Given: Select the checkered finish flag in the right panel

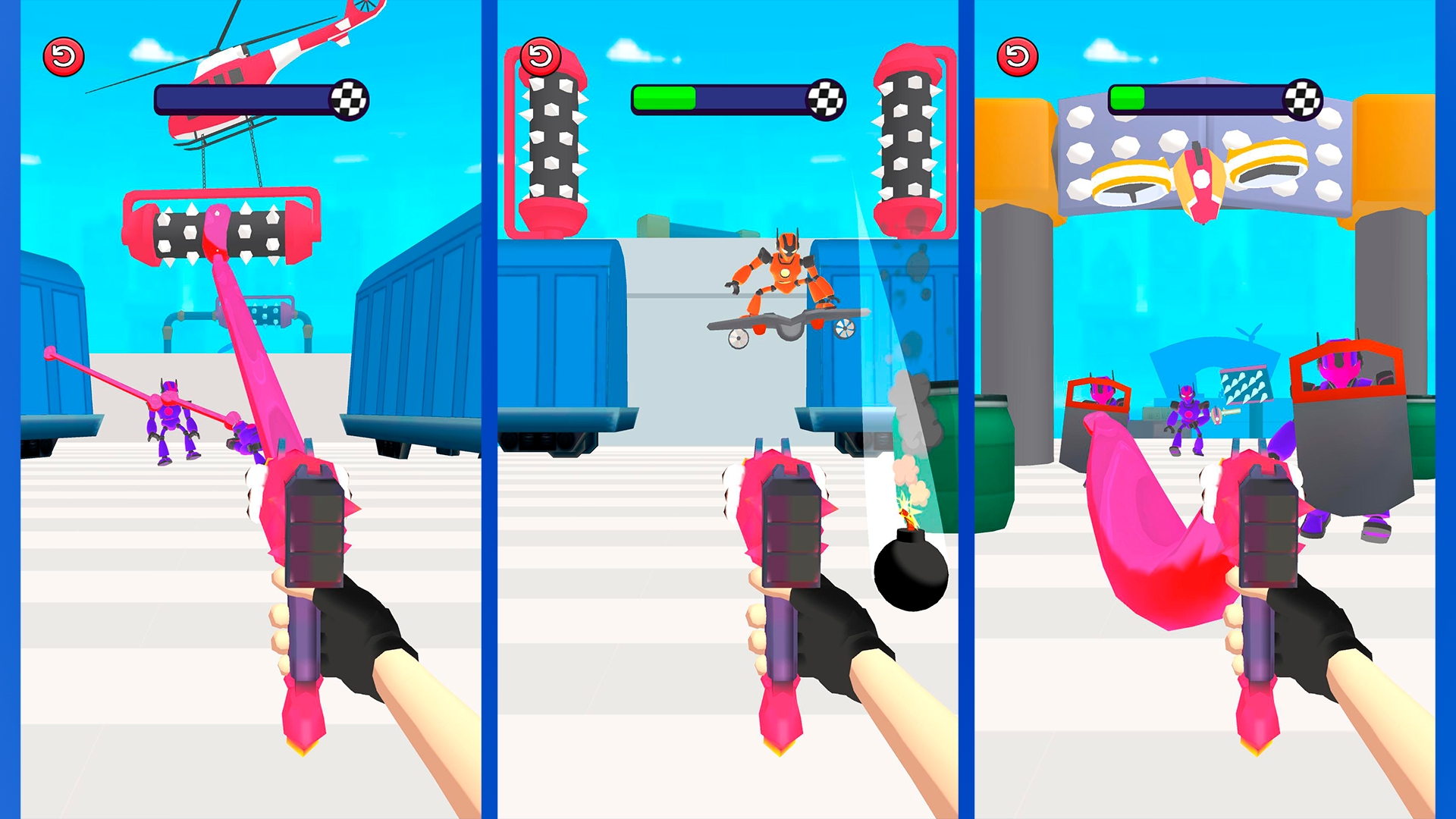Looking at the screenshot, I should [1307, 99].
